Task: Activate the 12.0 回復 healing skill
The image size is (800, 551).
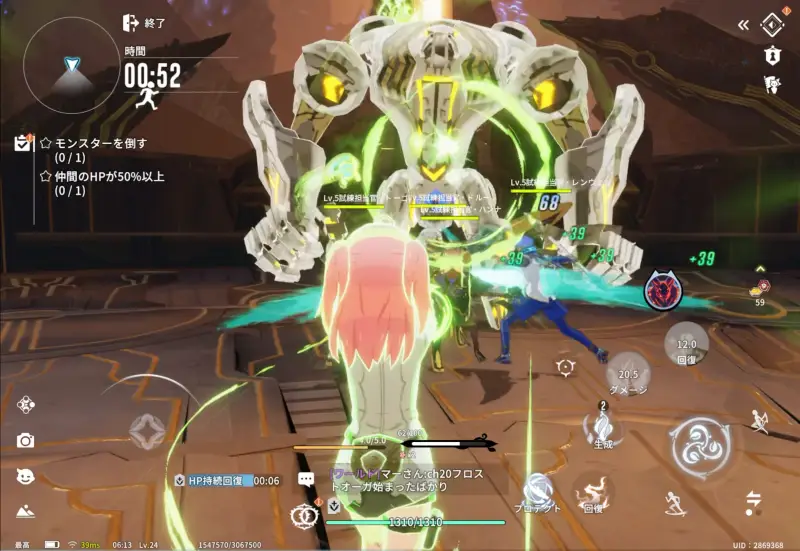Action: (x=686, y=346)
